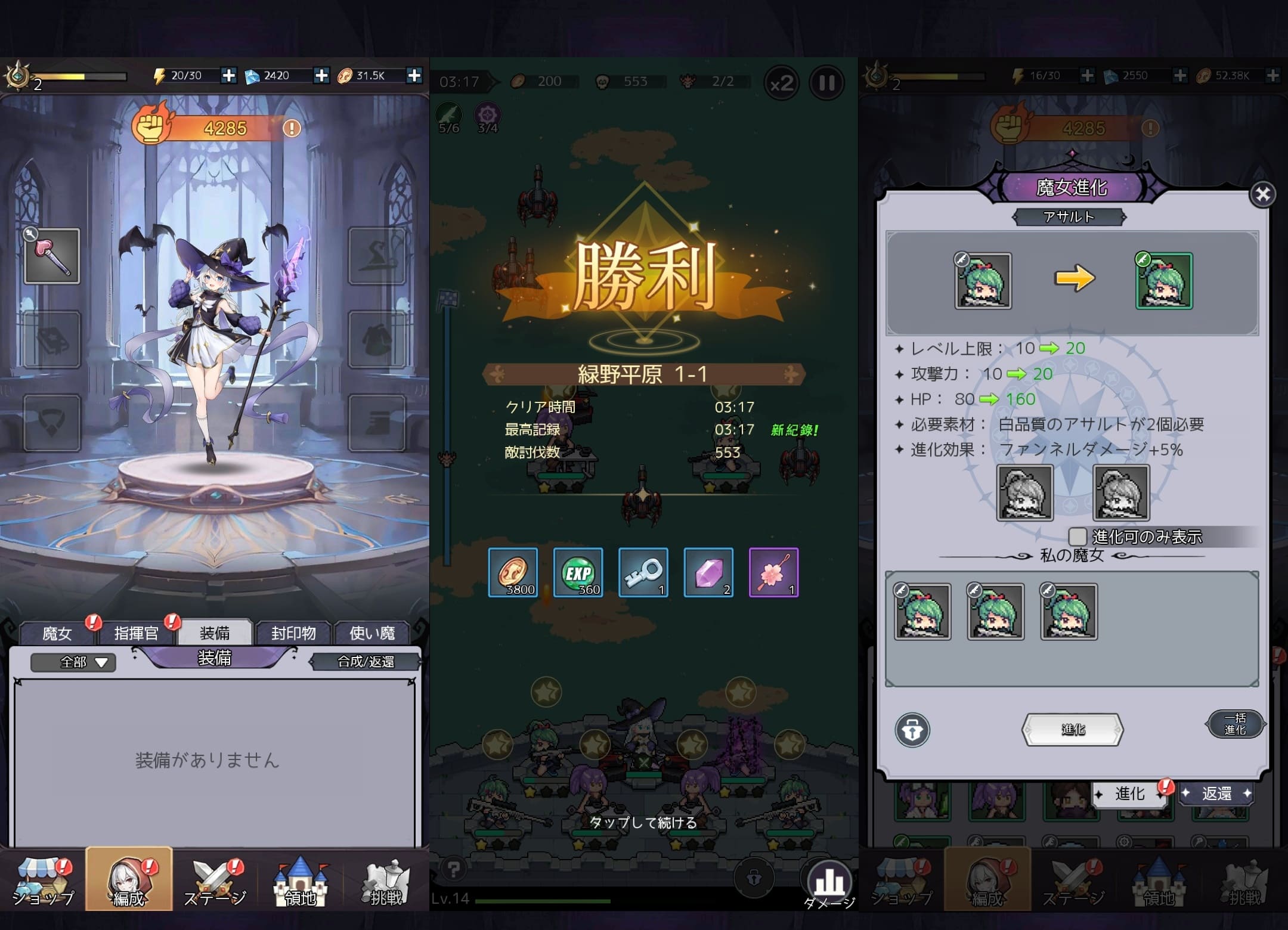Image resolution: width=1288 pixels, height=930 pixels.
Task: Open the 全部 filter dropdown
Action: (73, 662)
